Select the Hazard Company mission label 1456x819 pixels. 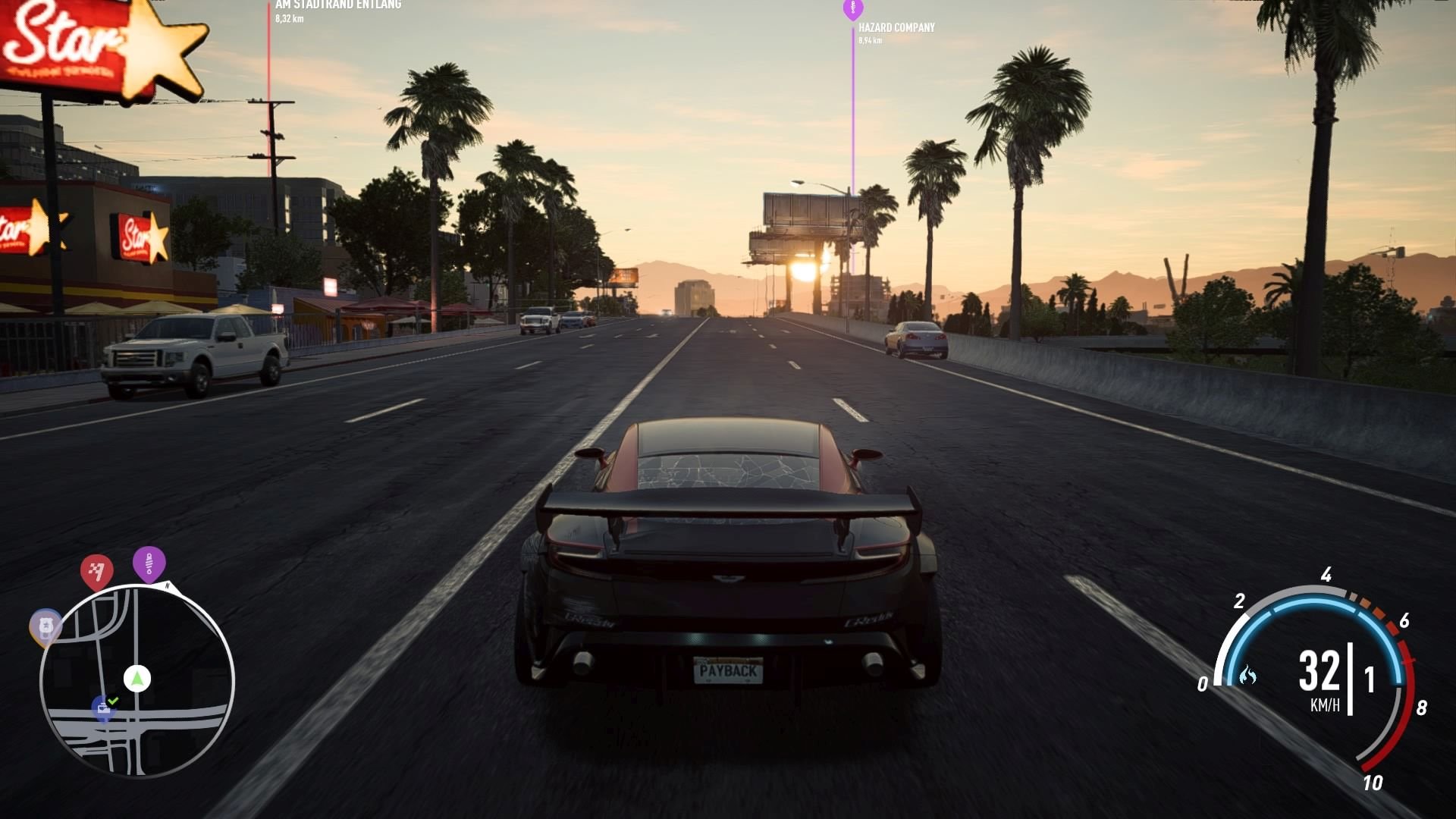click(896, 27)
